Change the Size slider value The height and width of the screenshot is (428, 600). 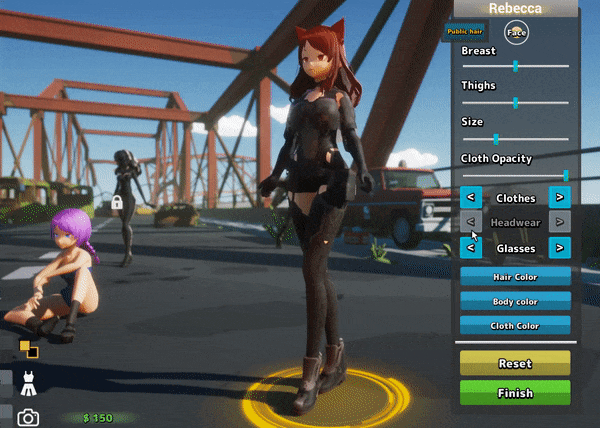(496, 139)
